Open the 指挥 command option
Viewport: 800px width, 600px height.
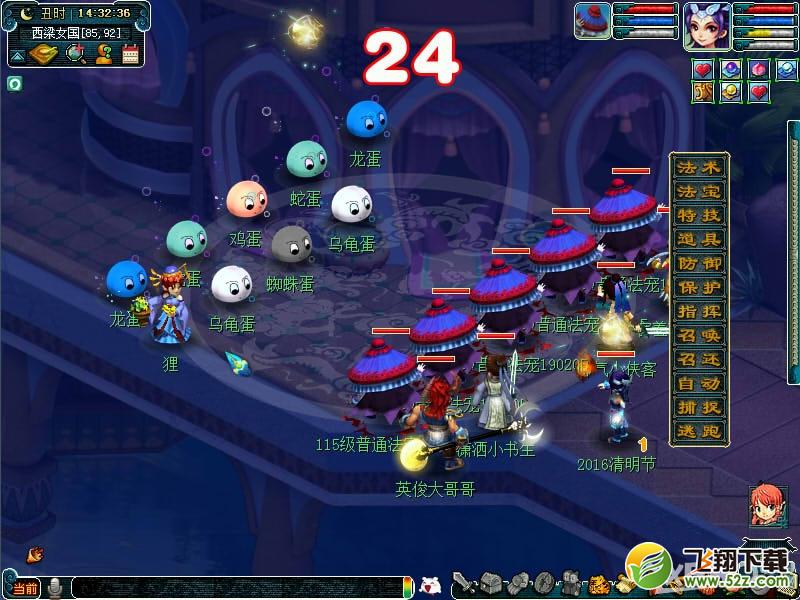[698, 311]
